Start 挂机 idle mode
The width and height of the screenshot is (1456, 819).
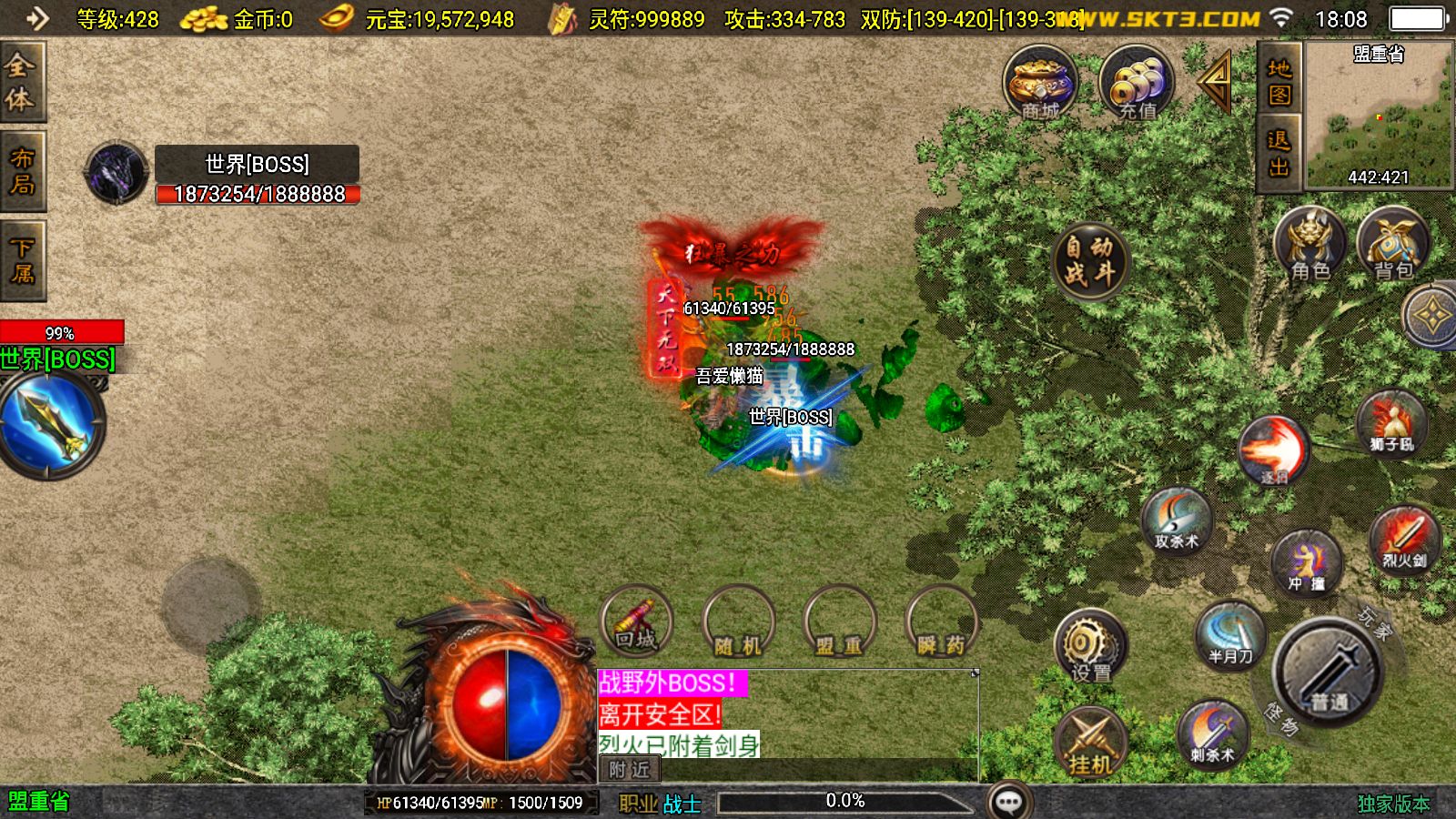pos(1089,743)
